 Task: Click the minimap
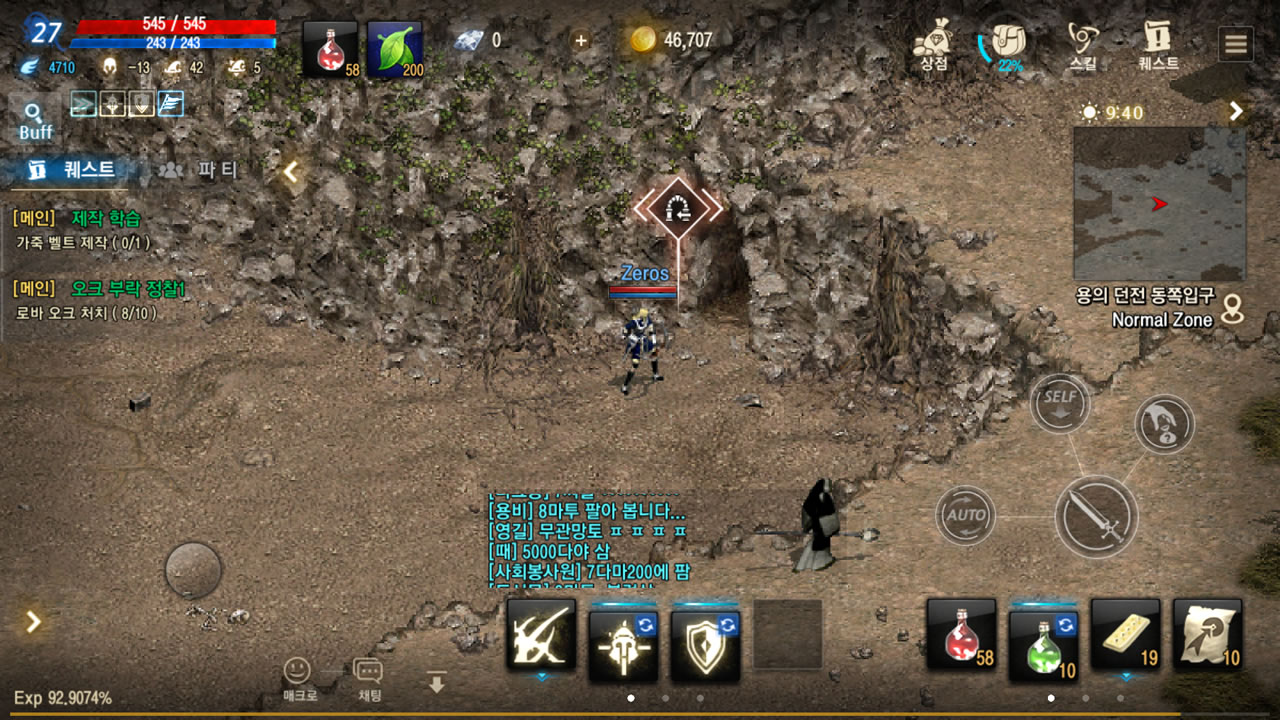coord(1159,204)
